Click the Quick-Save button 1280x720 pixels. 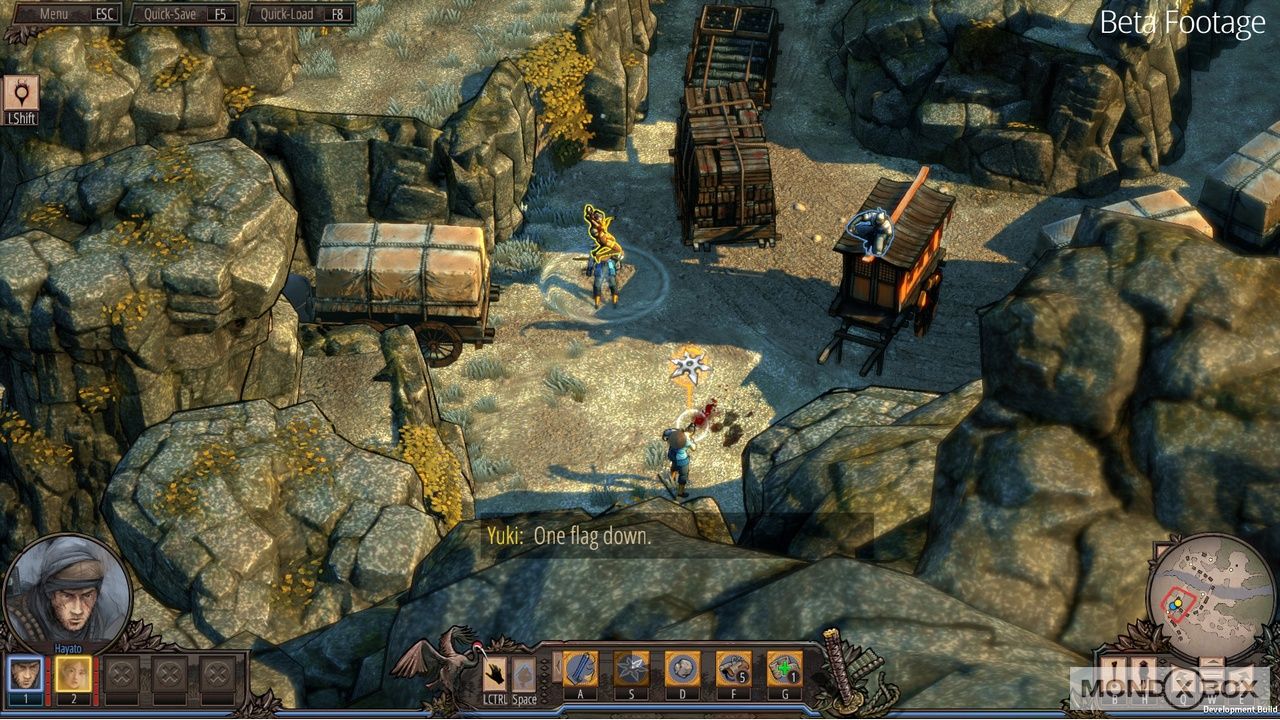point(185,14)
